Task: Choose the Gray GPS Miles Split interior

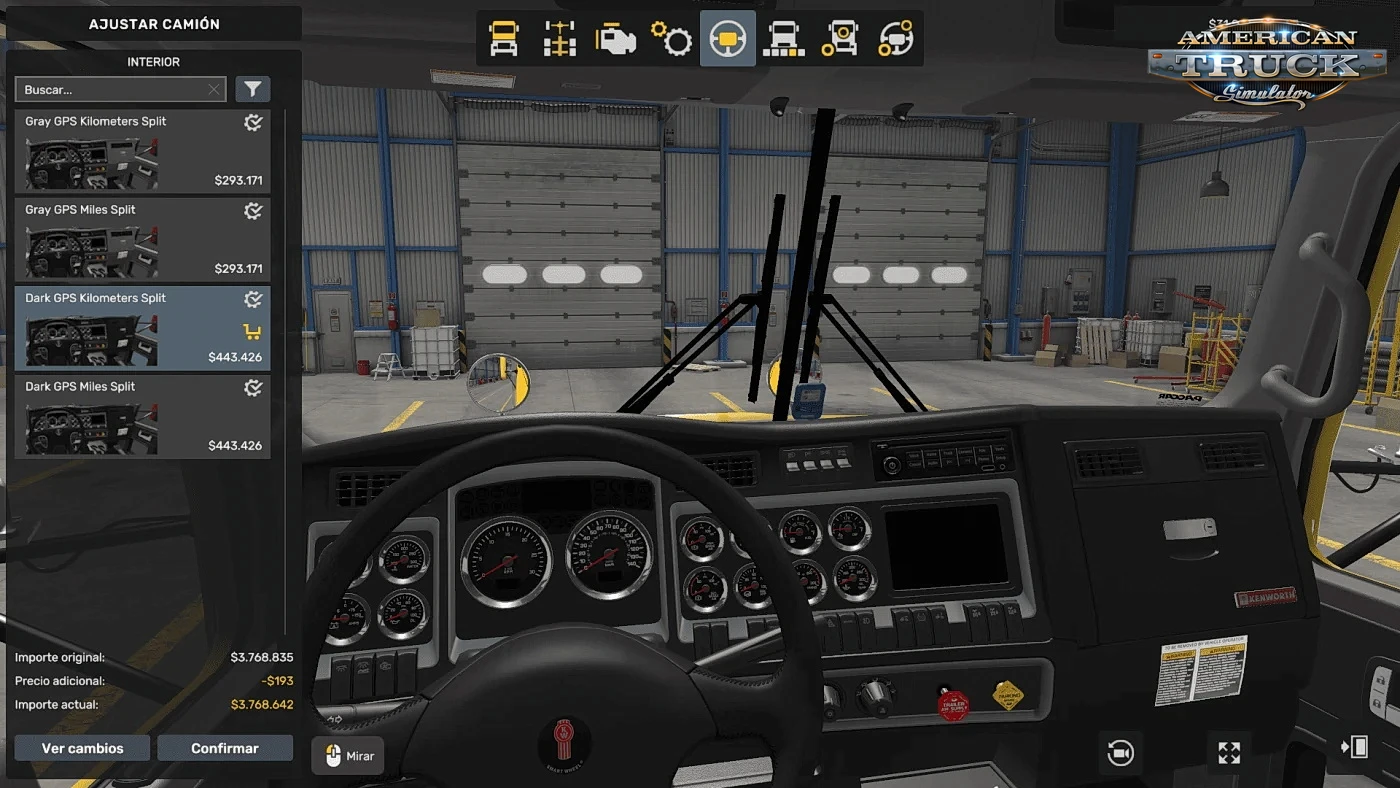Action: (142, 239)
